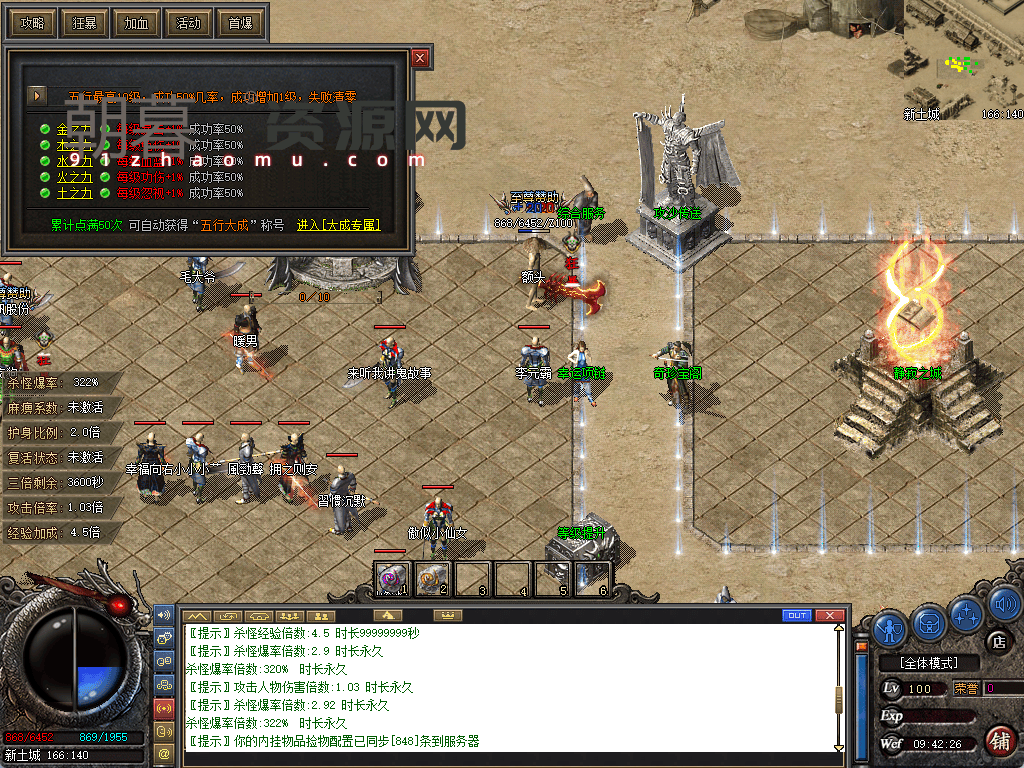Viewport: 1024px width, 768px height.
Task: Open the character equipment panel icon
Action: pos(890,627)
